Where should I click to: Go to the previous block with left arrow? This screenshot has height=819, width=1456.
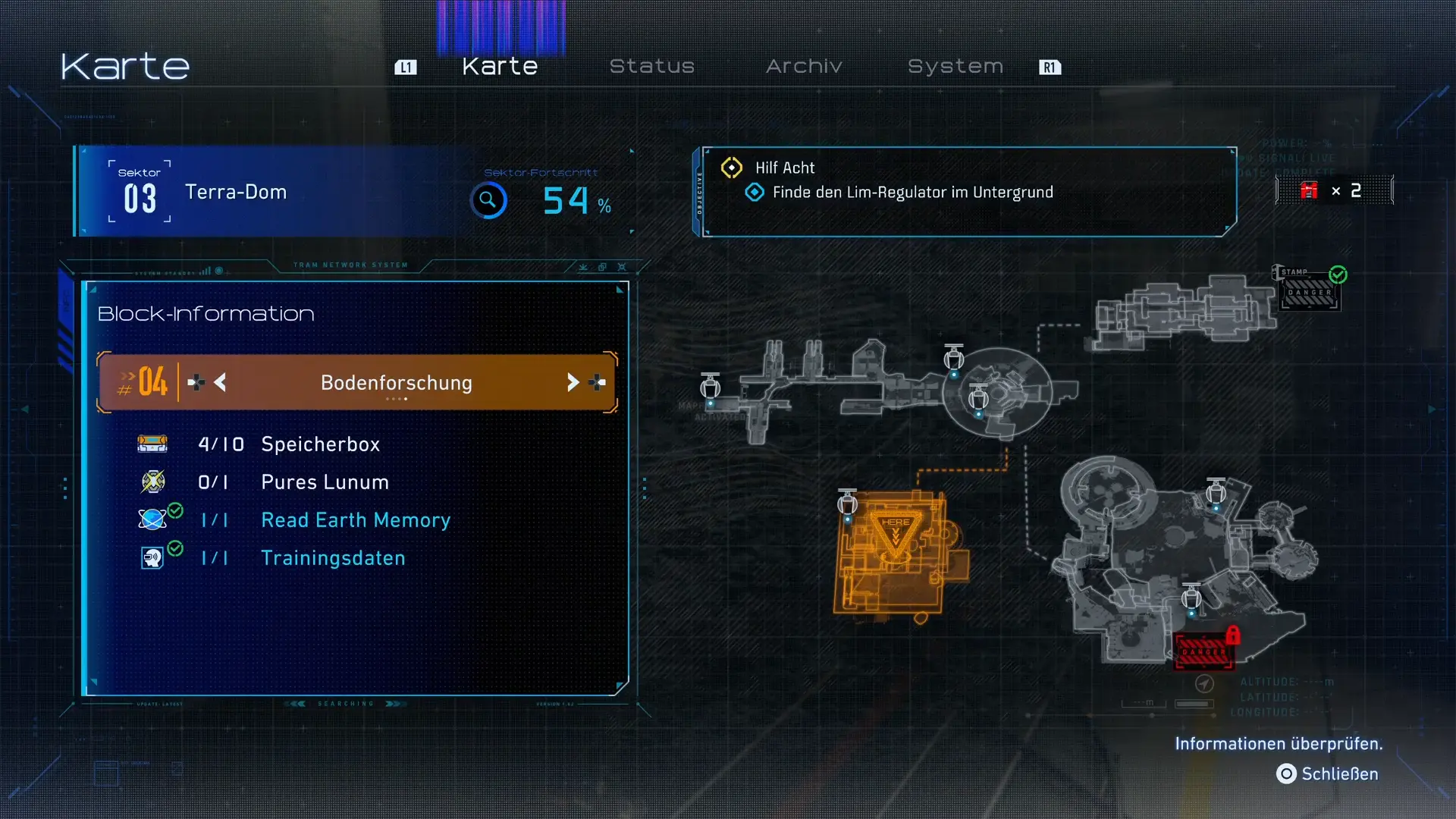pyautogui.click(x=220, y=382)
